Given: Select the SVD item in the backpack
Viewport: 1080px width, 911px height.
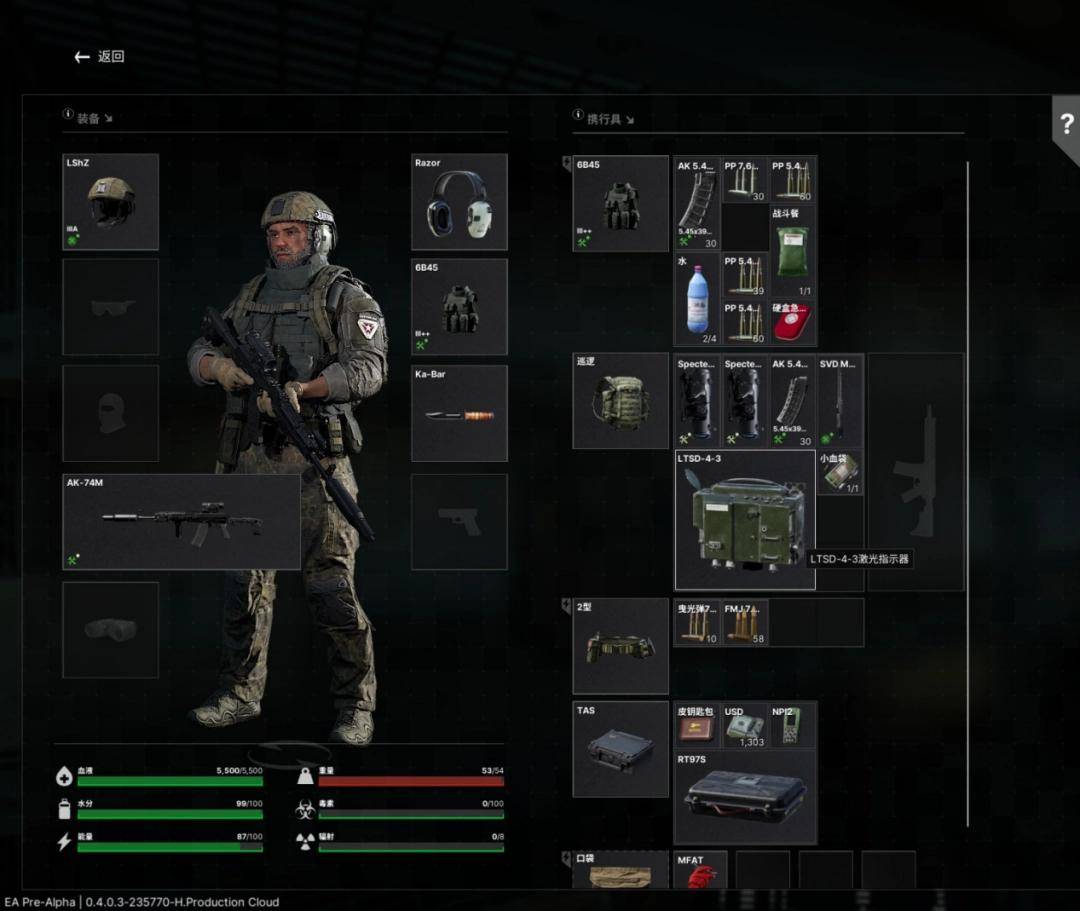Looking at the screenshot, I should click(x=841, y=401).
